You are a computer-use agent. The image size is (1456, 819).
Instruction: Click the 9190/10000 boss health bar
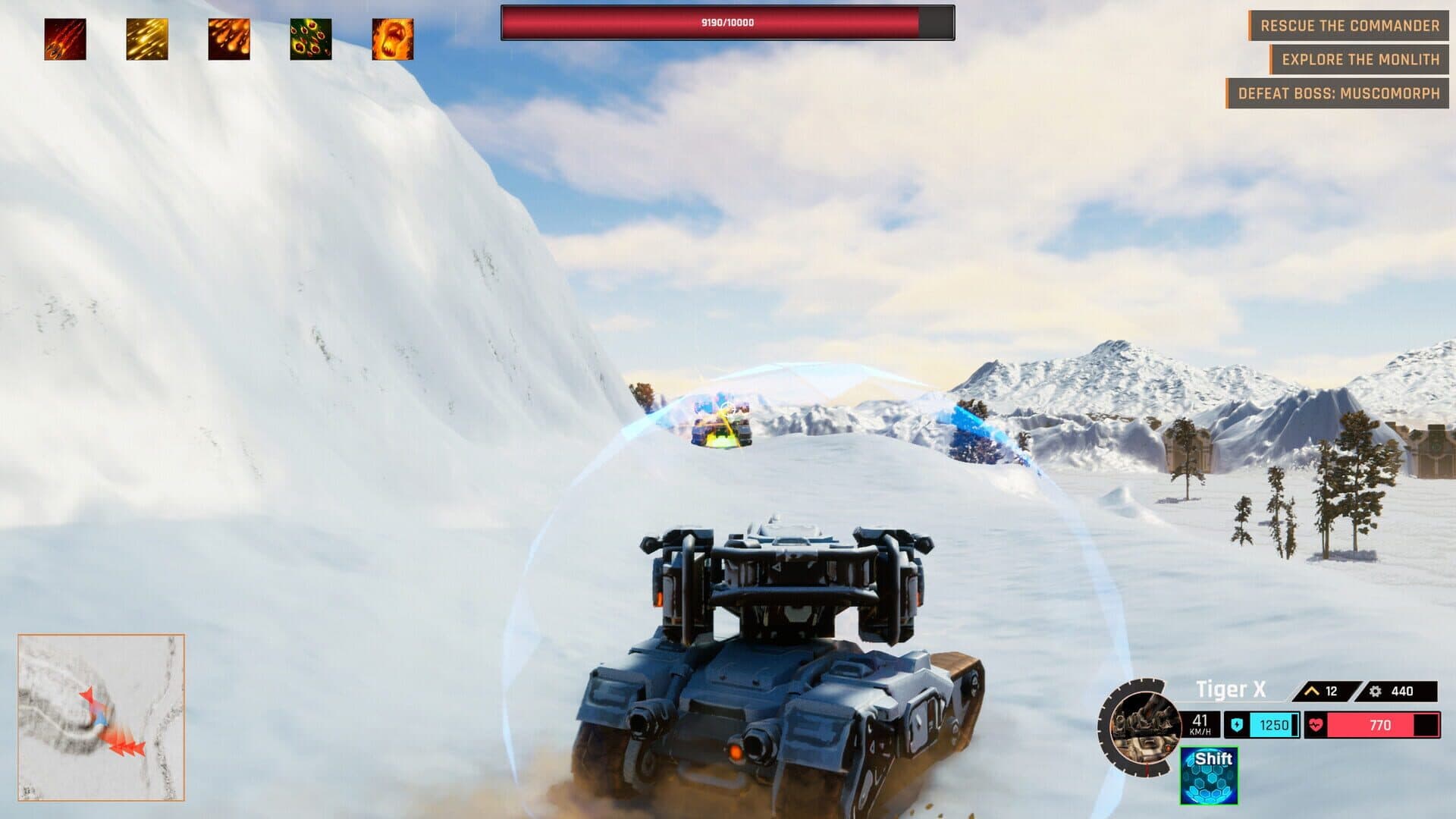click(x=724, y=23)
